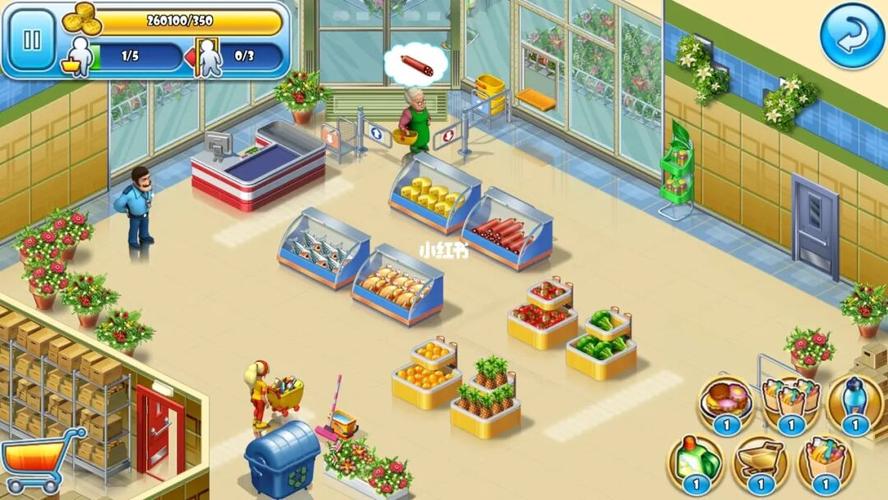Pause the game
The image size is (888, 500).
32,41
